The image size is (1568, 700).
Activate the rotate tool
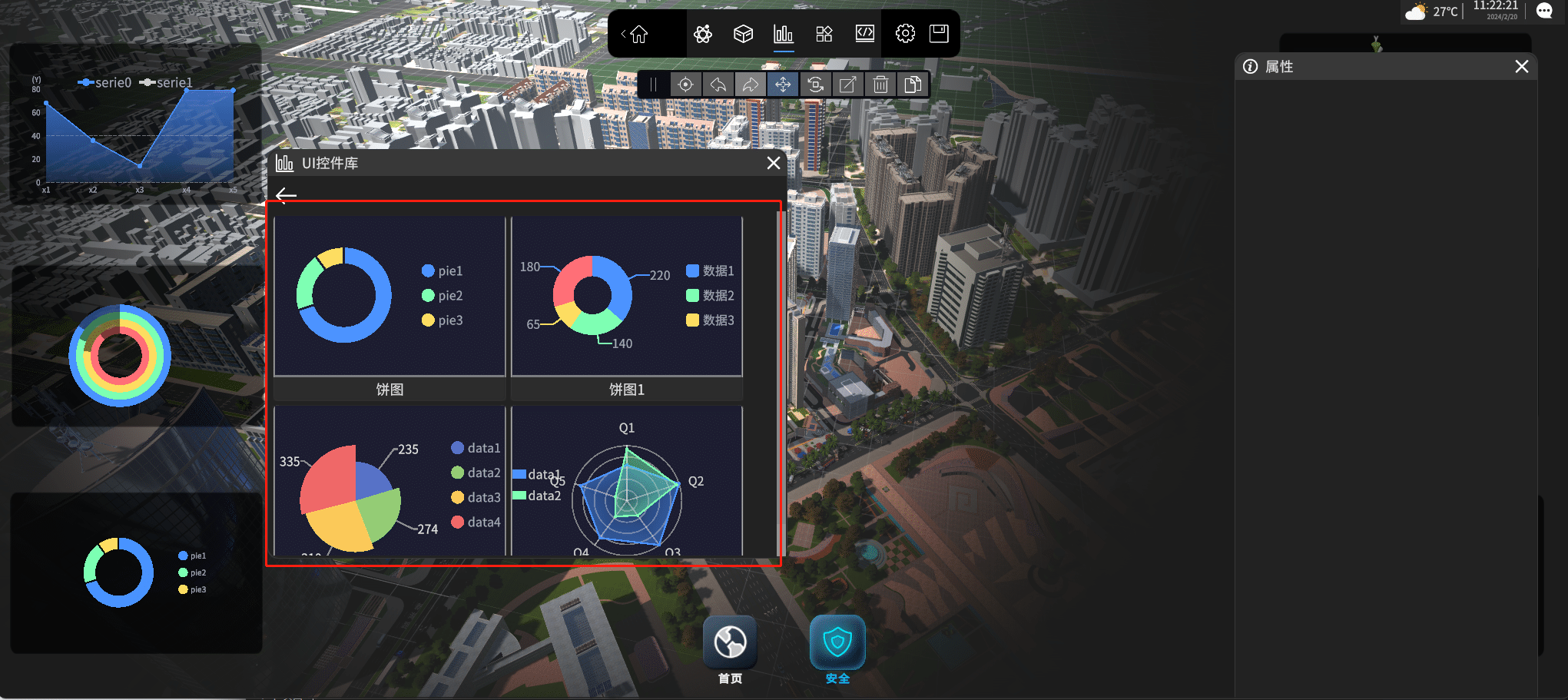[815, 85]
